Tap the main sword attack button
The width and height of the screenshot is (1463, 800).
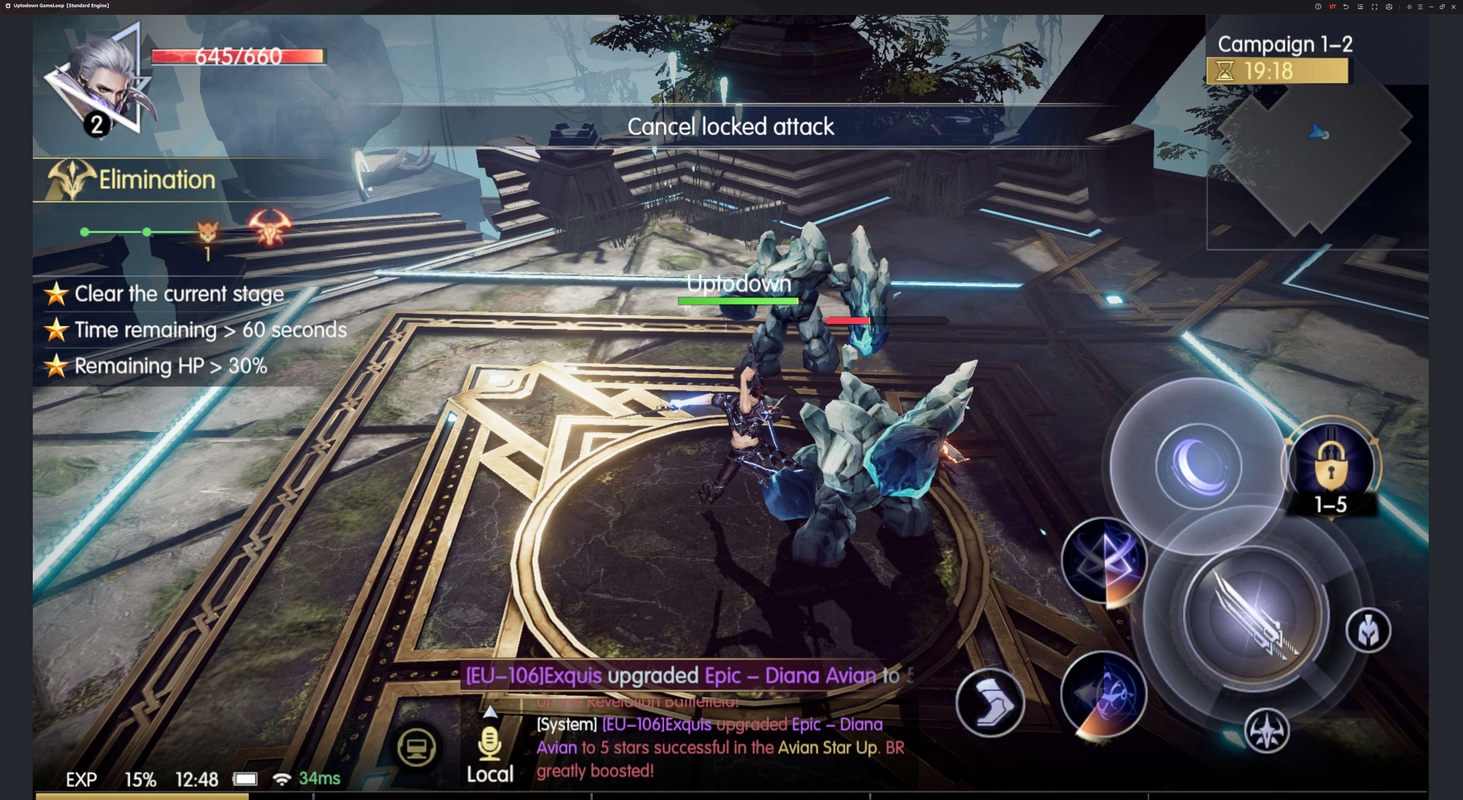1255,615
